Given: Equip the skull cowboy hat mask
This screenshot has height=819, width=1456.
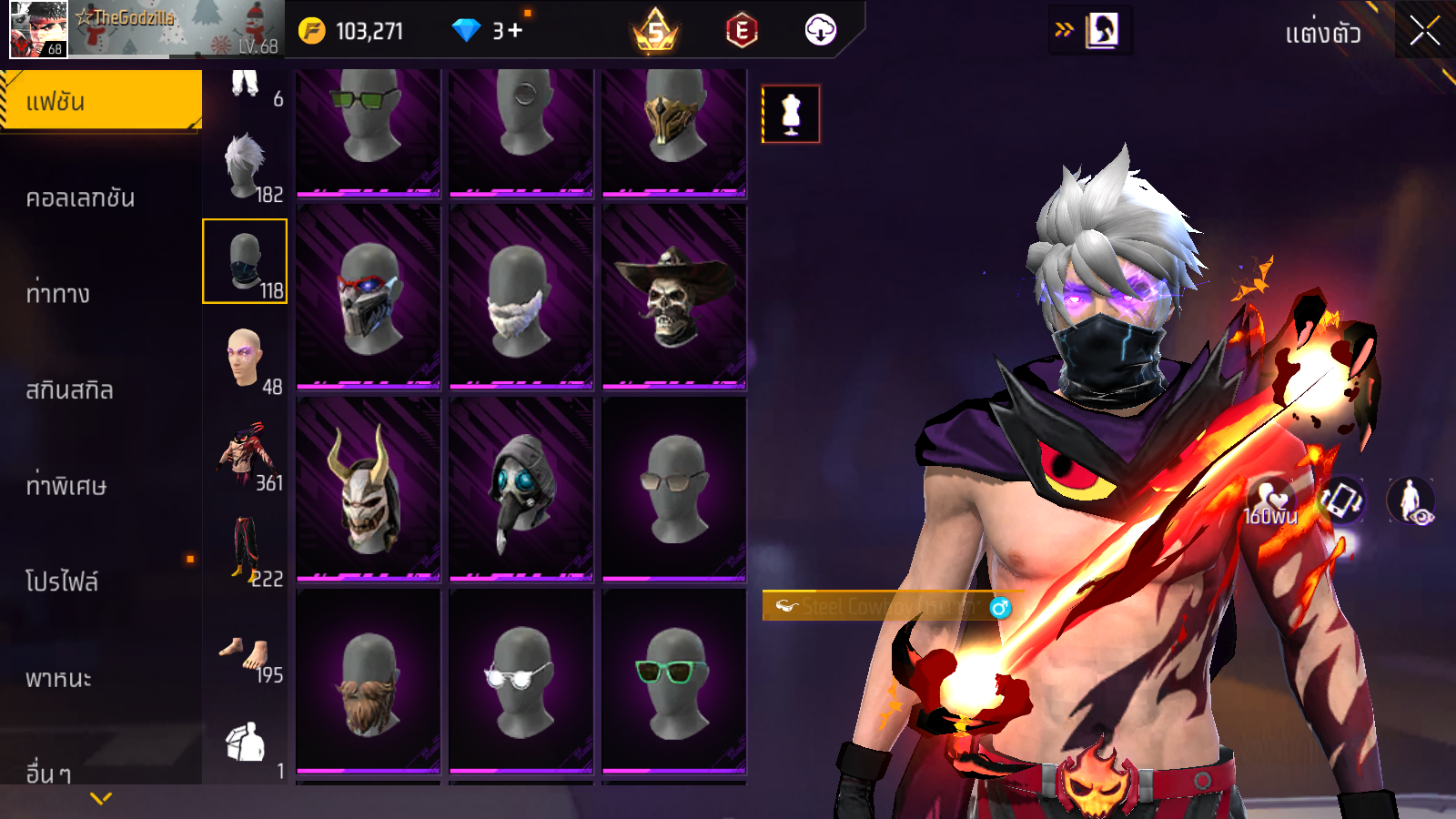Looking at the screenshot, I should click(x=673, y=296).
